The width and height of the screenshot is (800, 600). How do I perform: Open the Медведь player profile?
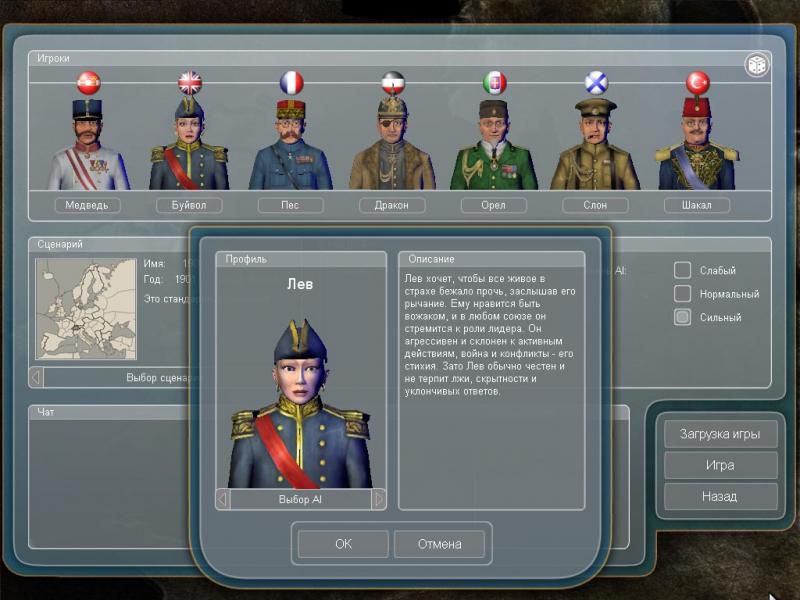pos(88,205)
